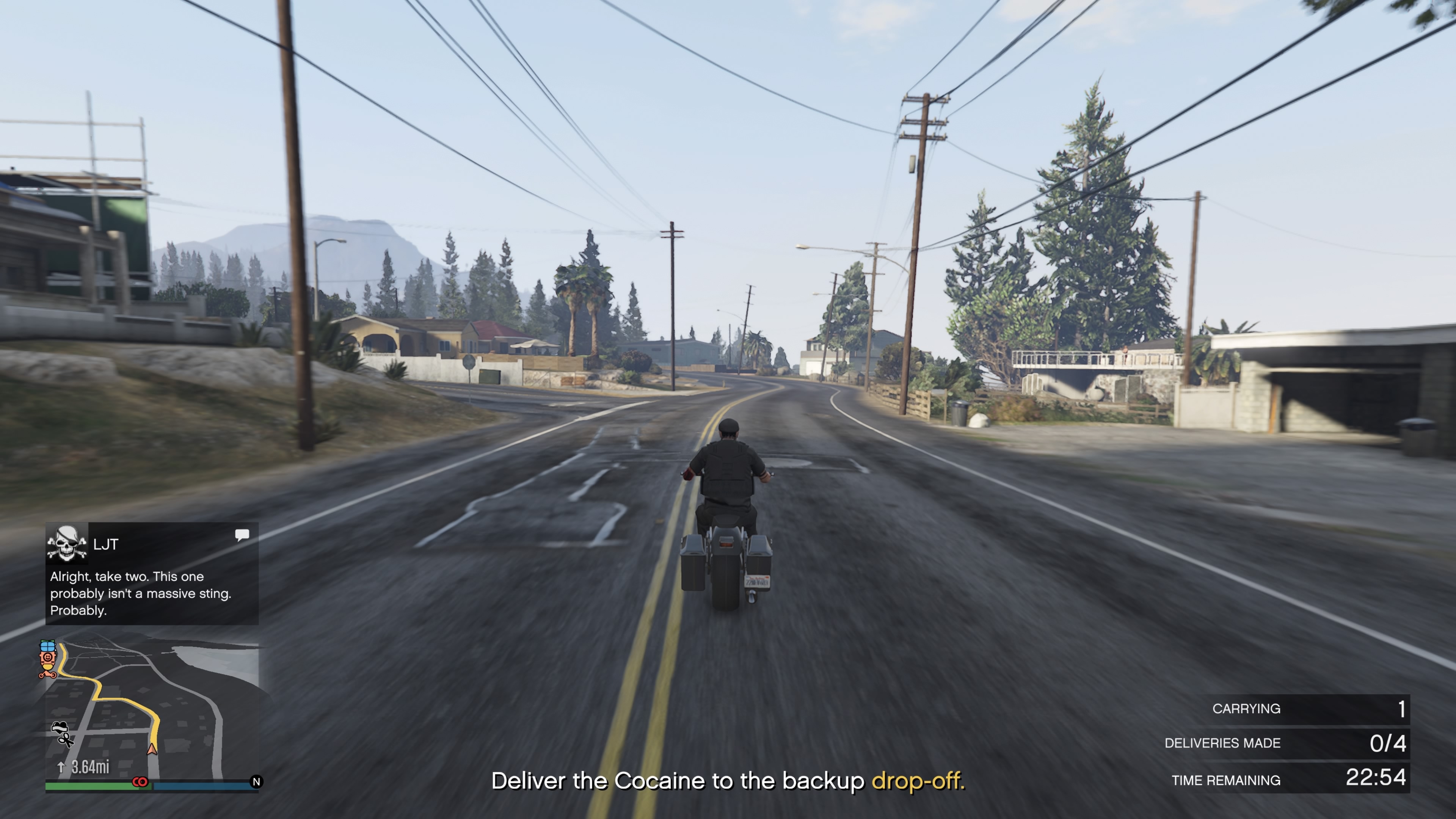1456x819 pixels.
Task: Click the North compass marker
Action: [x=256, y=782]
